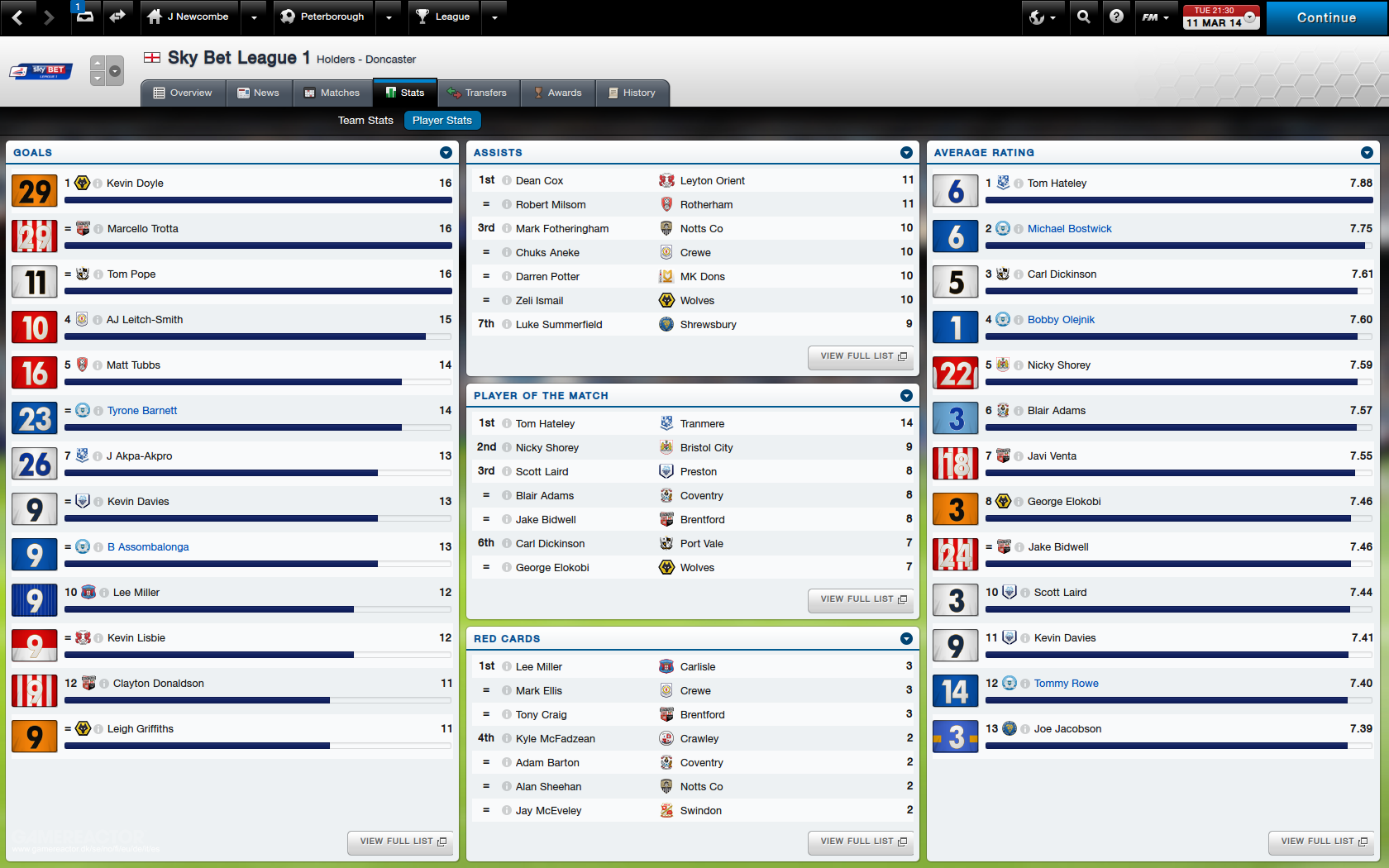Image resolution: width=1389 pixels, height=868 pixels.
Task: Click the England flag beside the league name
Action: 153,58
